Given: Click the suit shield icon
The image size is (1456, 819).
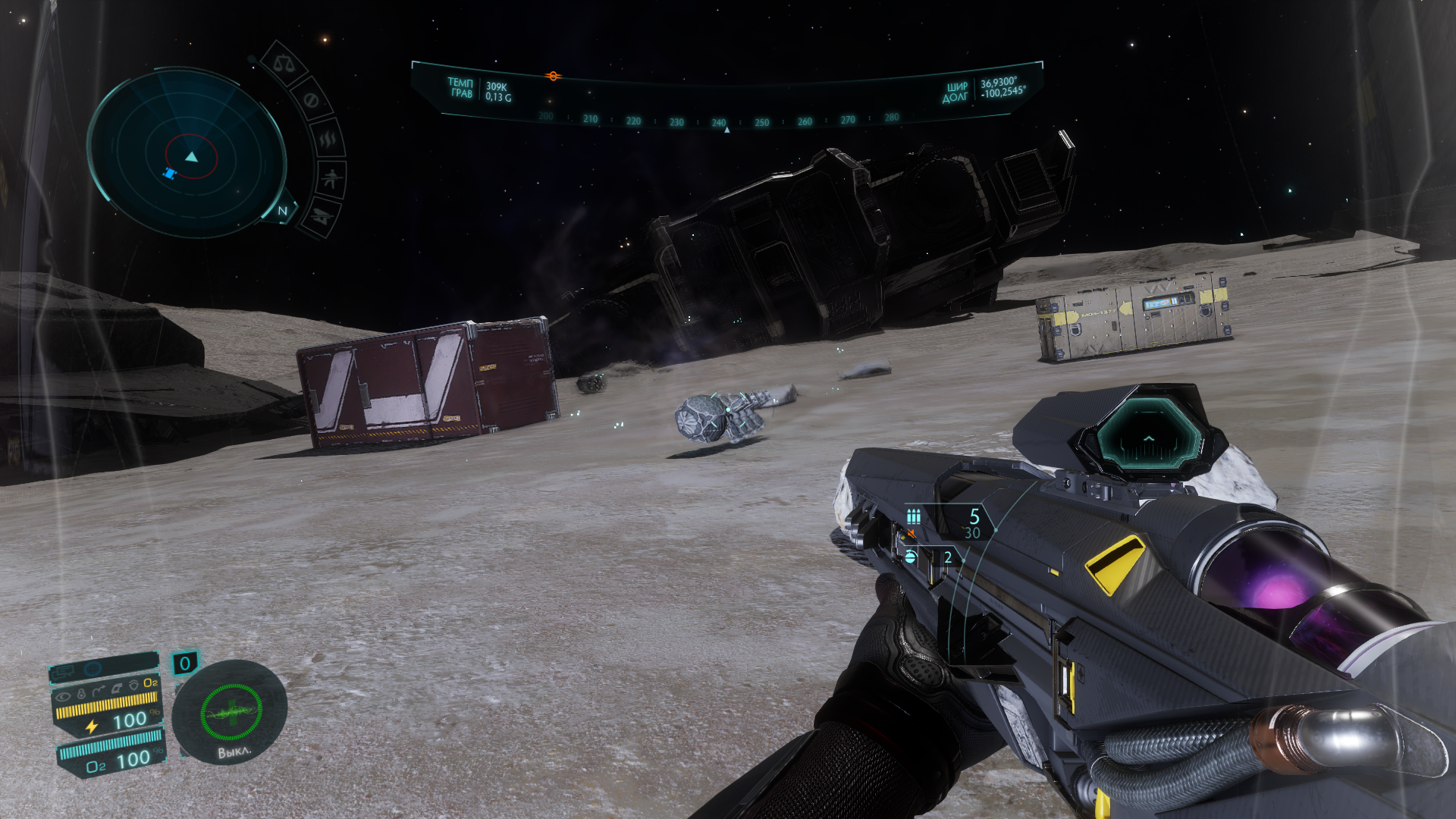Looking at the screenshot, I should pos(133,685).
